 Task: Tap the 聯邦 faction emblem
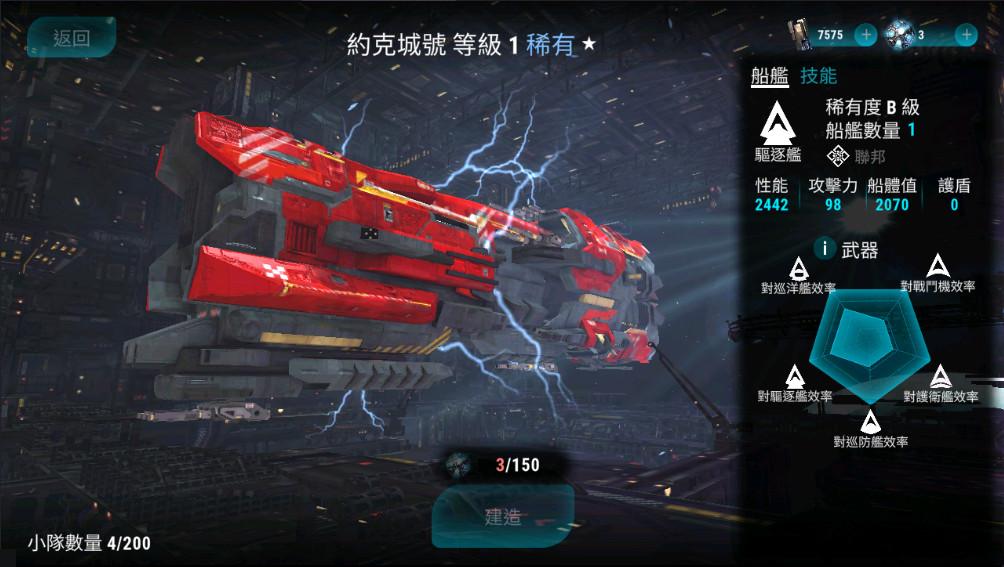point(838,155)
